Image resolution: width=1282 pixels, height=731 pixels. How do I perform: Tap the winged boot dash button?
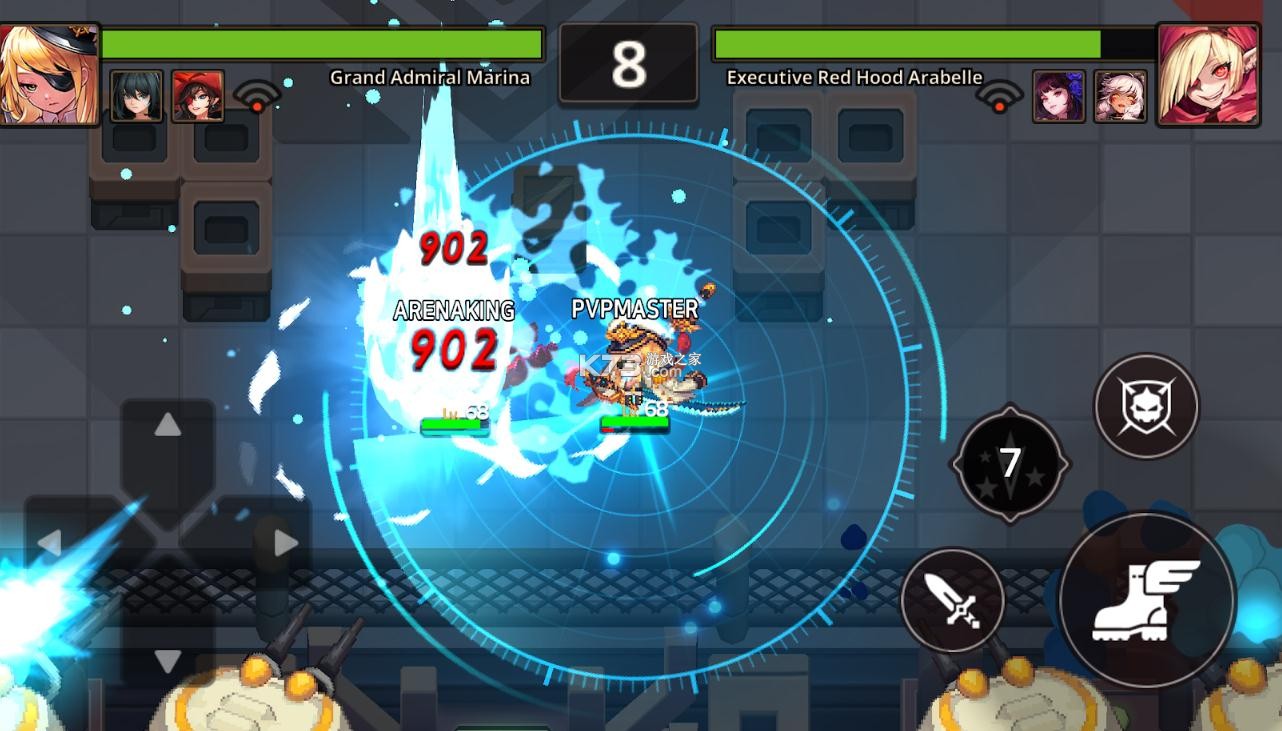pos(1146,601)
